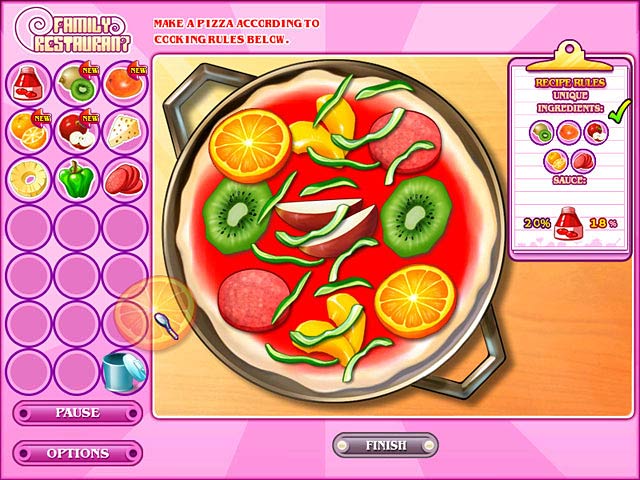
Task: Open the Options menu
Action: (77, 453)
